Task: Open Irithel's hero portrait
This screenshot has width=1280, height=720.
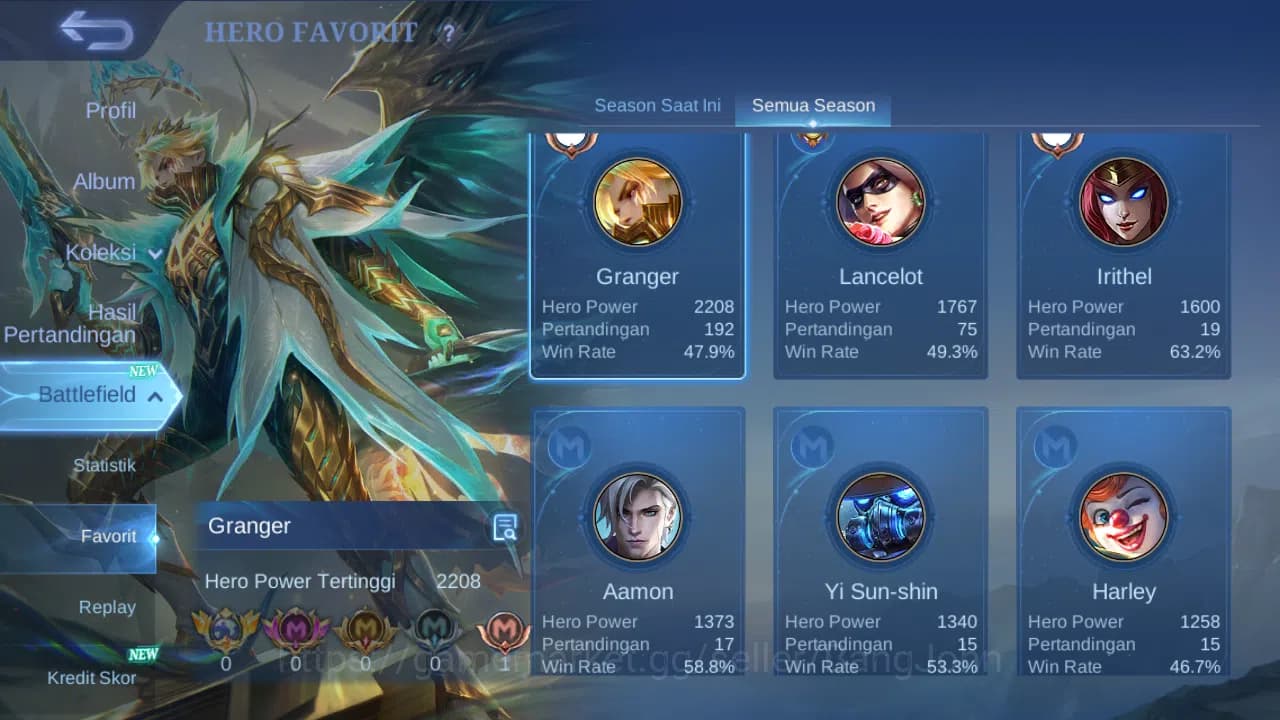Action: point(1124,202)
